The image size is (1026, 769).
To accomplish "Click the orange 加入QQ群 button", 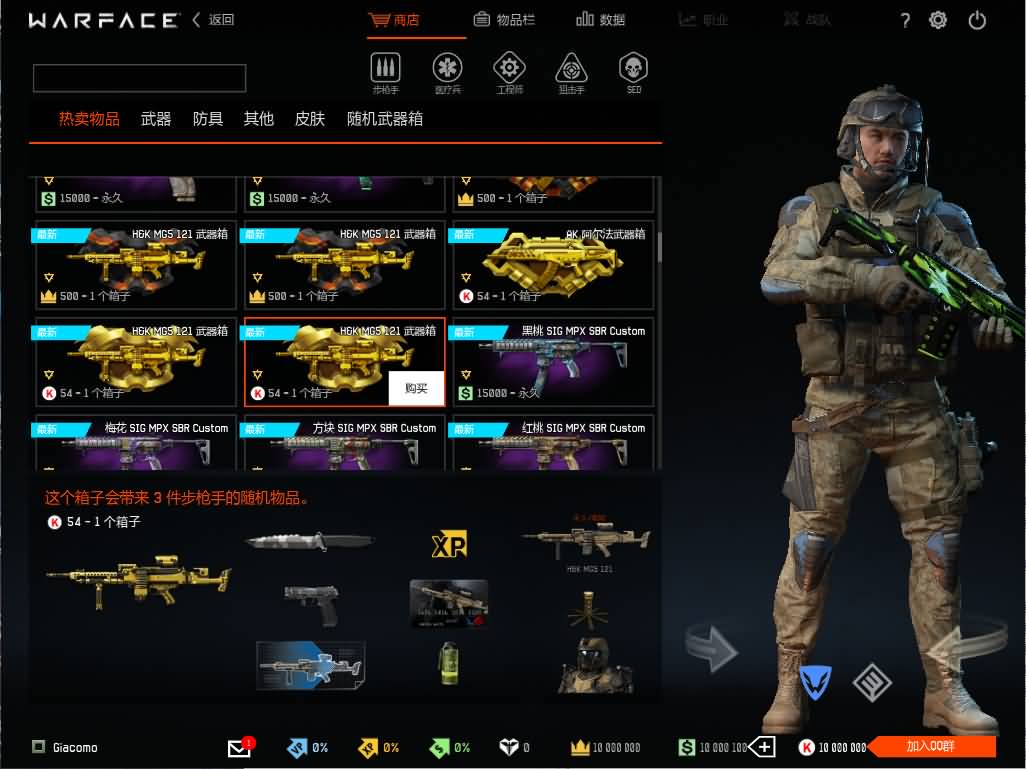I will [x=930, y=747].
